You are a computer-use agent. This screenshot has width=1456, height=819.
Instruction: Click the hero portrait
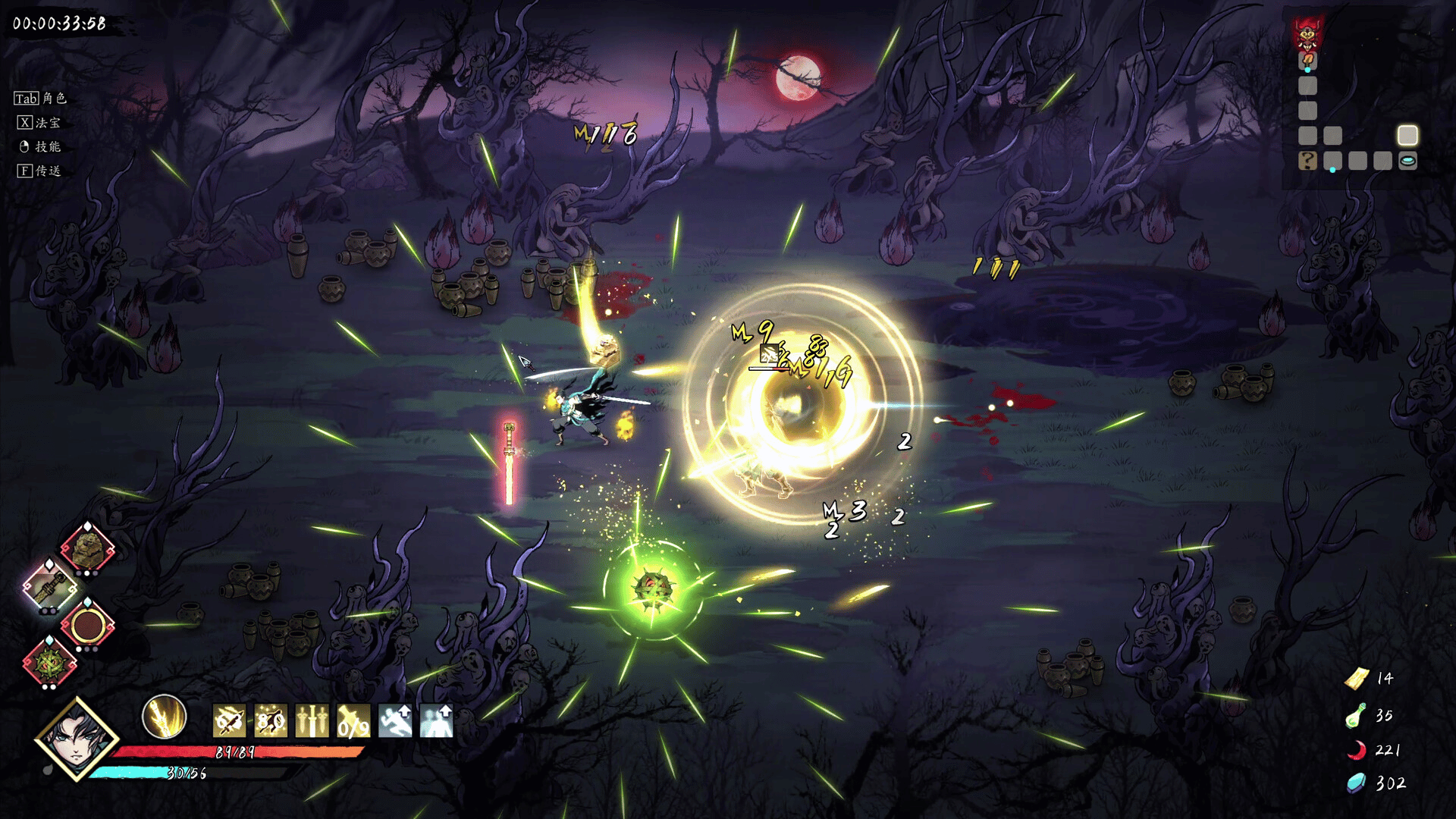click(77, 738)
